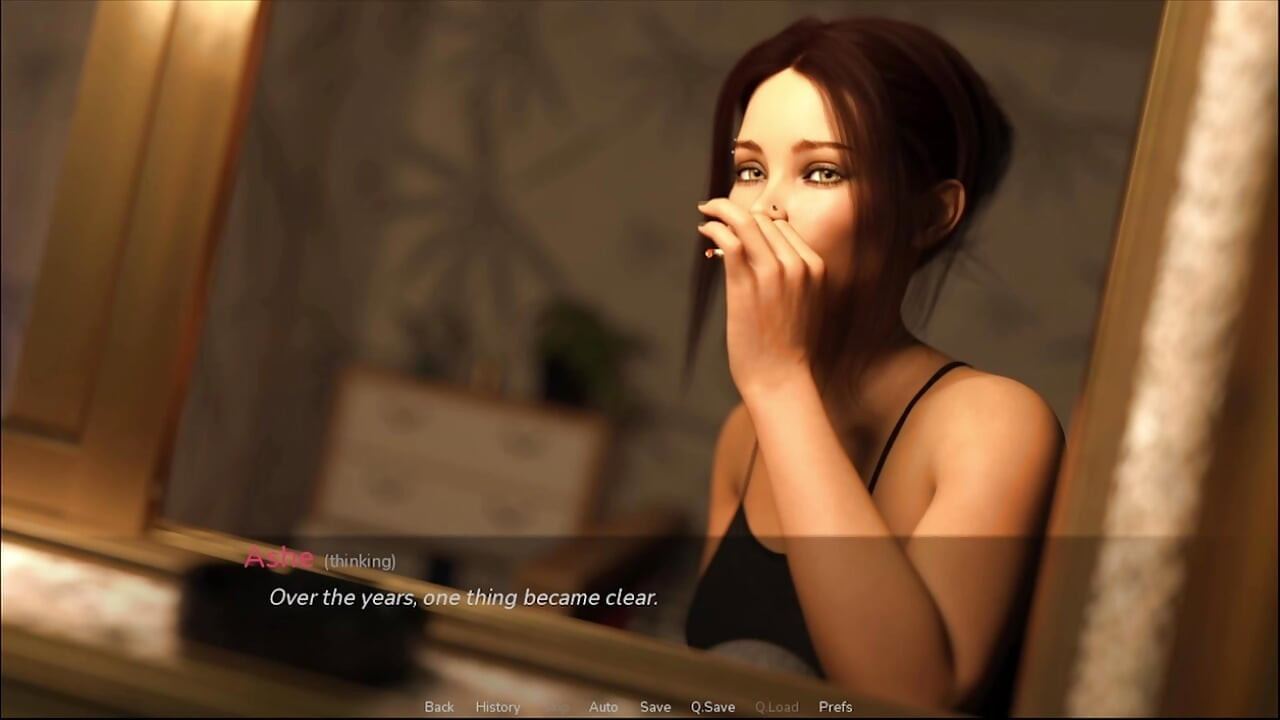Perform a quick save with Q.Save
This screenshot has height=720, width=1280.
click(x=713, y=707)
